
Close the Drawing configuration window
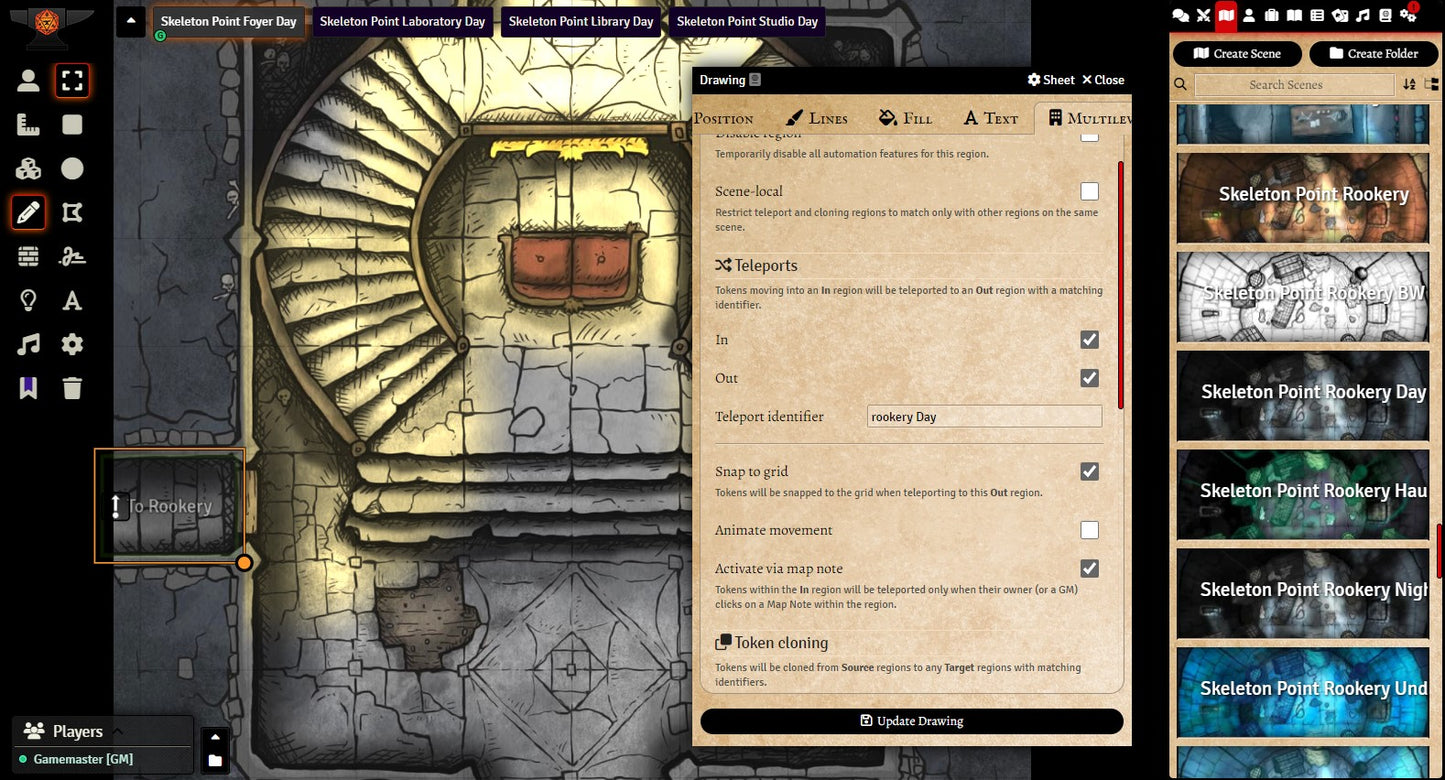click(1103, 80)
